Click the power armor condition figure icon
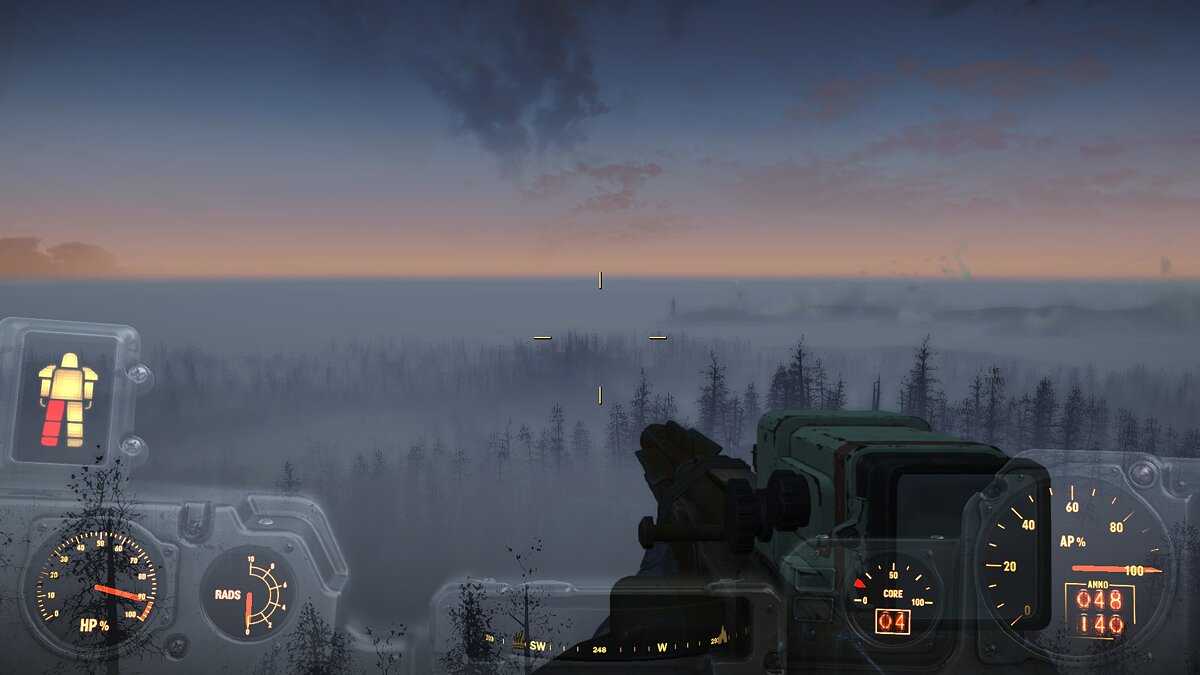This screenshot has height=675, width=1200. tap(67, 399)
